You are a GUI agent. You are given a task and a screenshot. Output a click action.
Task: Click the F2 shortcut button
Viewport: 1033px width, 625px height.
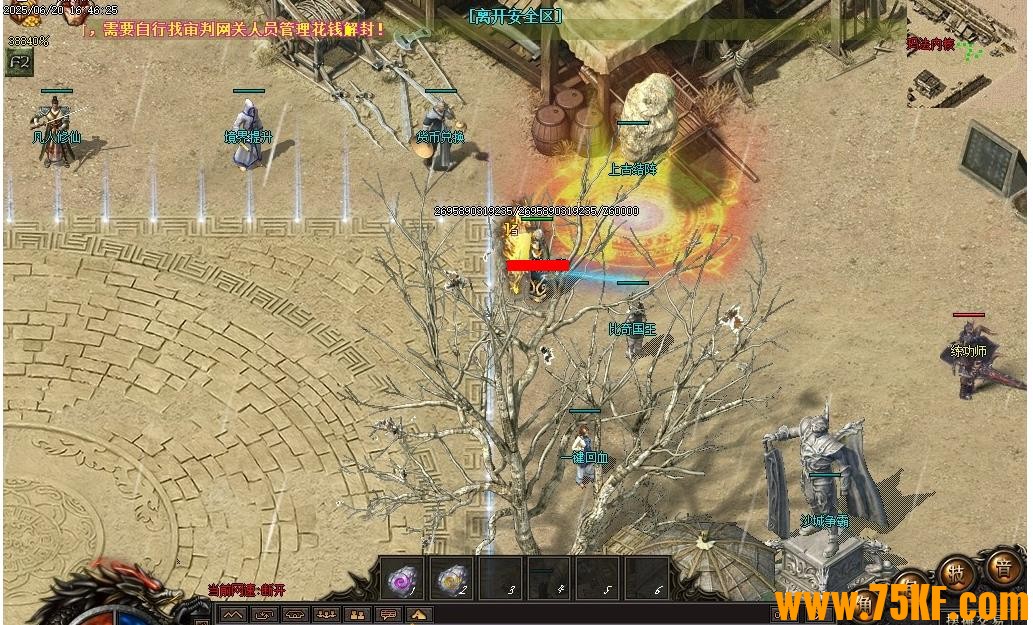[x=17, y=62]
